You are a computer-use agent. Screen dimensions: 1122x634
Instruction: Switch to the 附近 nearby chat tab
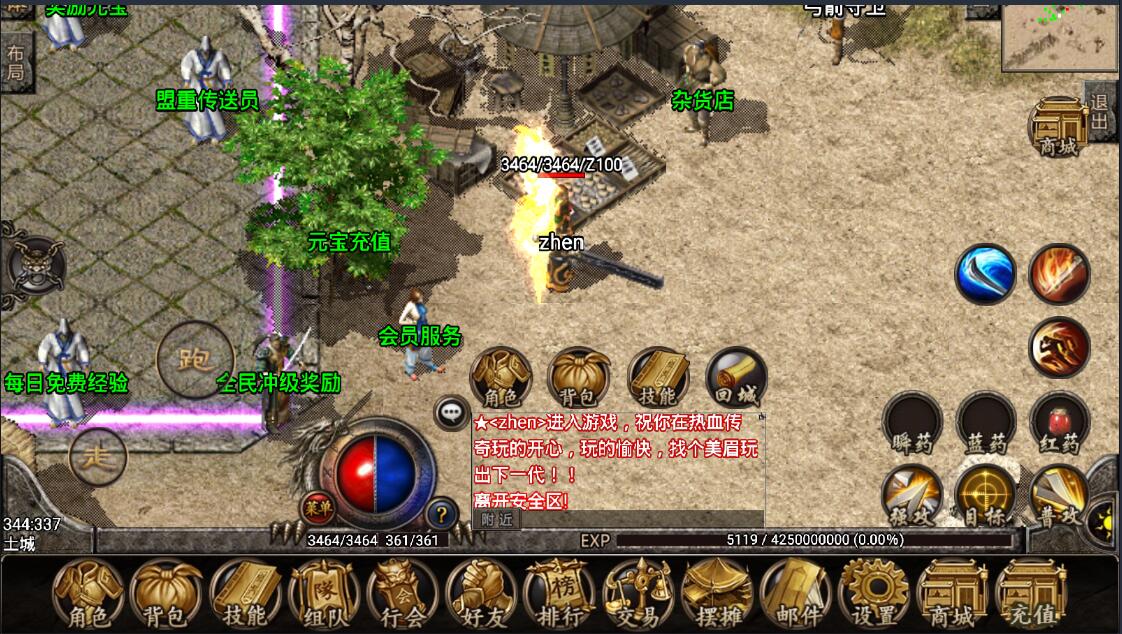pos(496,519)
